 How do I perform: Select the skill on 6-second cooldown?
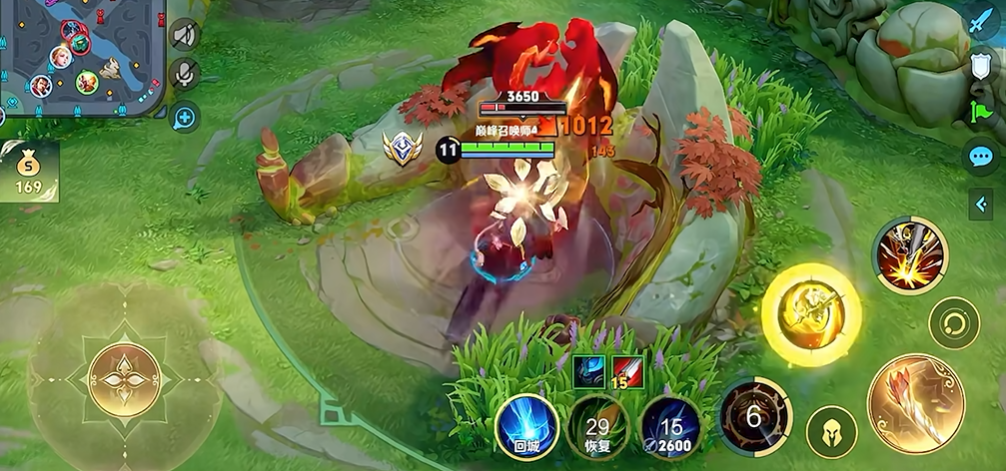coord(754,415)
